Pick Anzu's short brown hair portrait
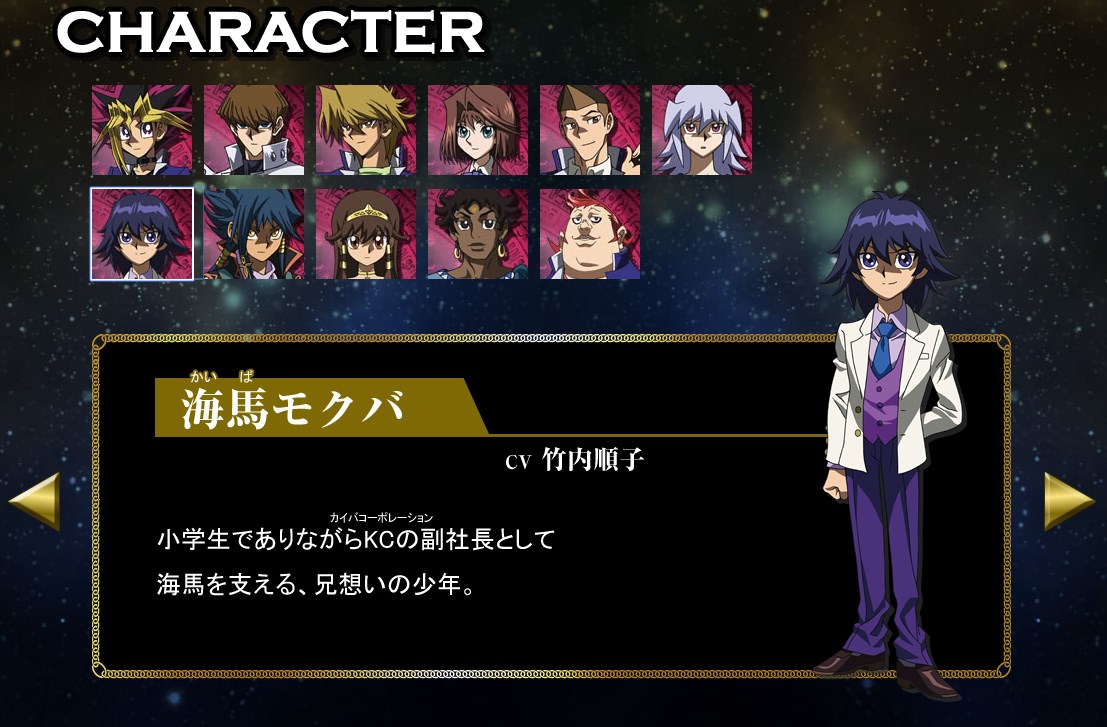 coord(478,130)
